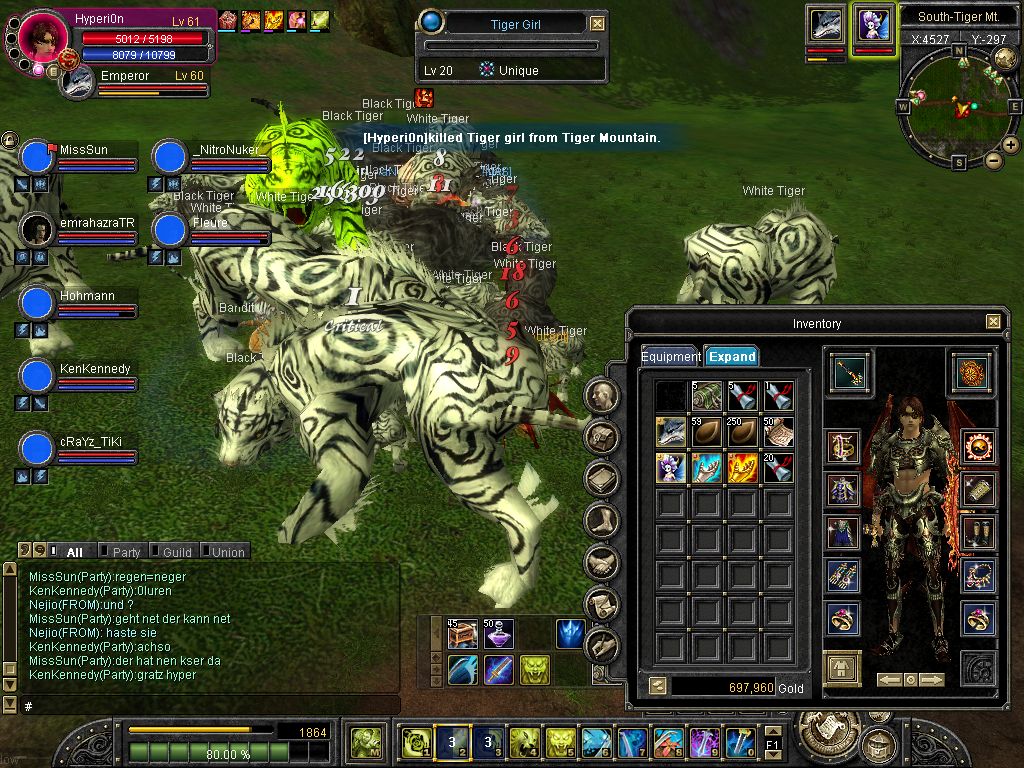Select the equipped boots slot

click(979, 533)
